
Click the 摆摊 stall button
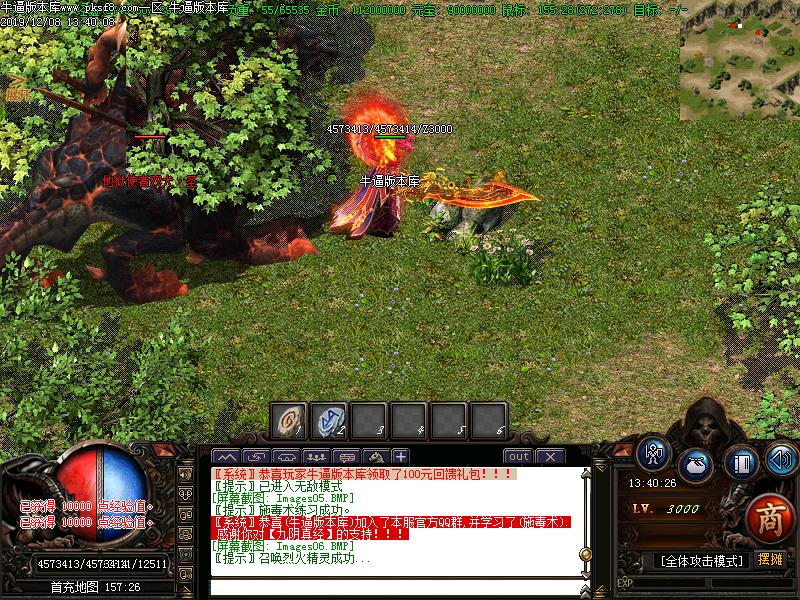(770, 560)
